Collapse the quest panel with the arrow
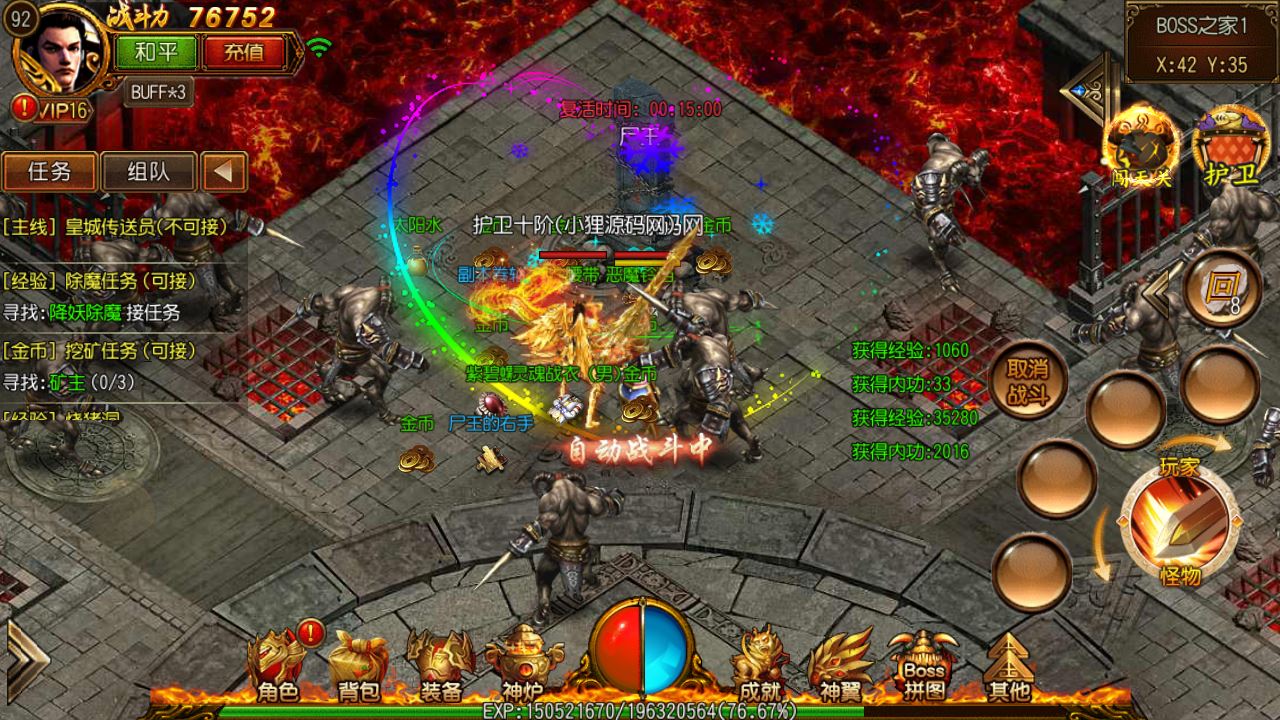The height and width of the screenshot is (720, 1280). (224, 172)
